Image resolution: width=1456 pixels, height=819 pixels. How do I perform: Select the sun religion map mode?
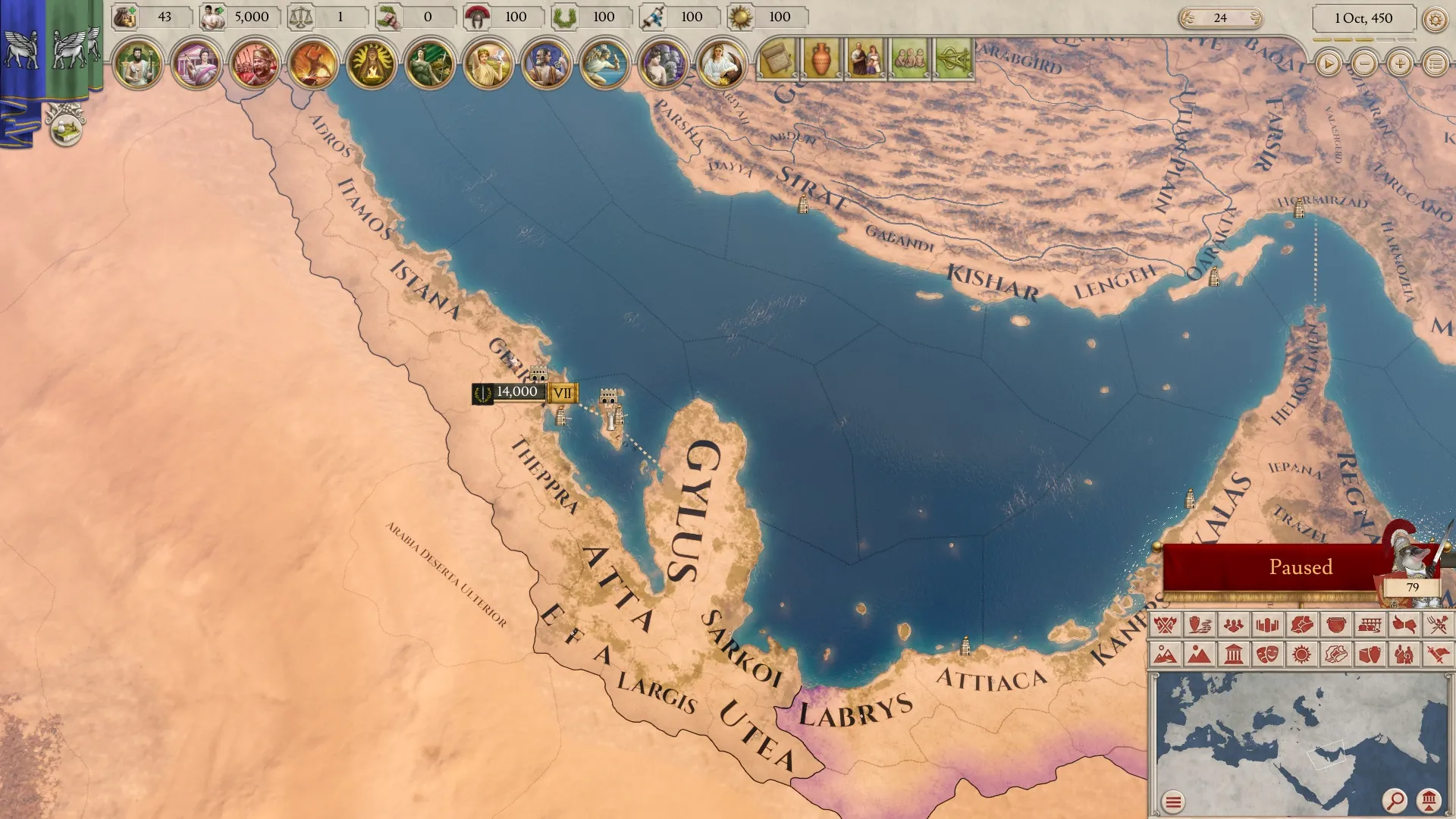coord(1301,654)
